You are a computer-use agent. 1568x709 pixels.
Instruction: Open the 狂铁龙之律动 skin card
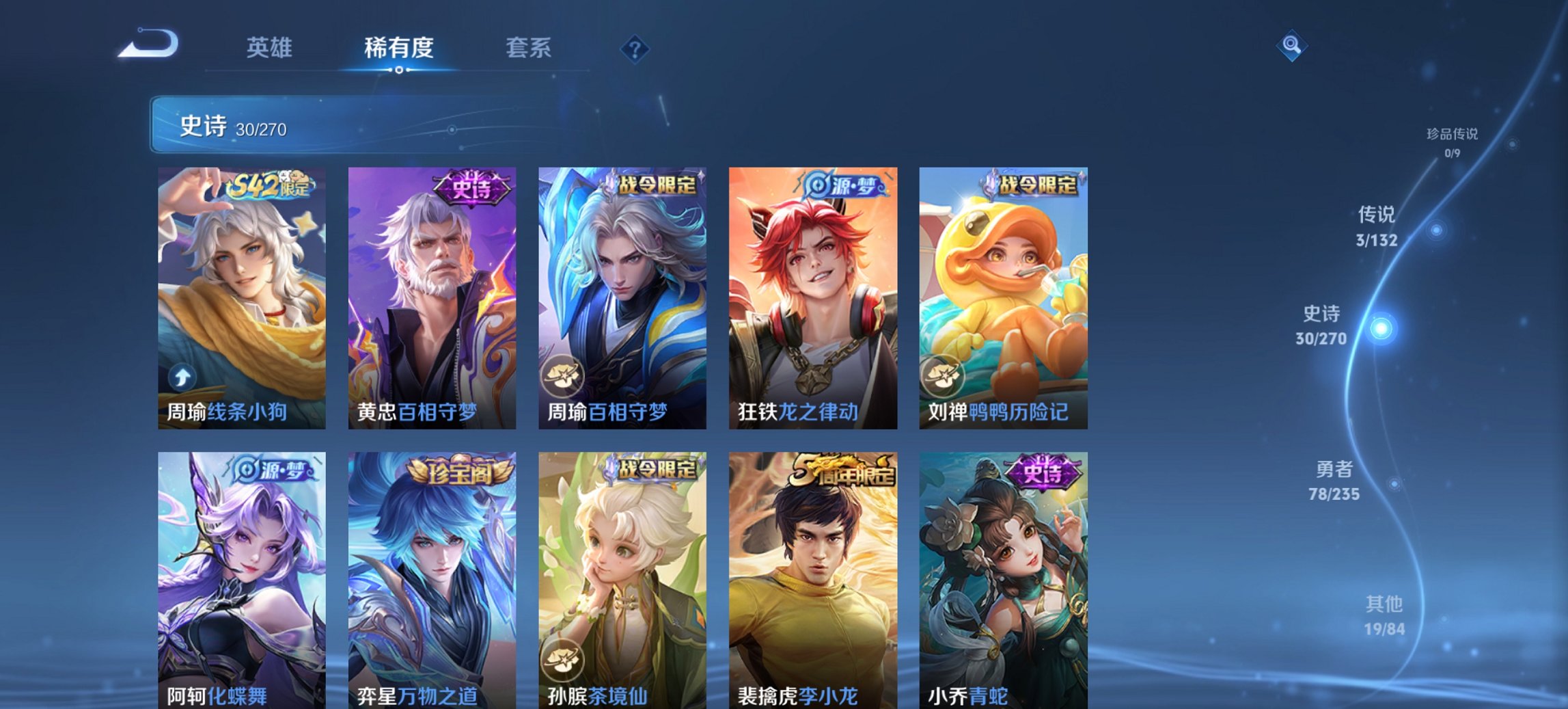pyautogui.click(x=814, y=294)
